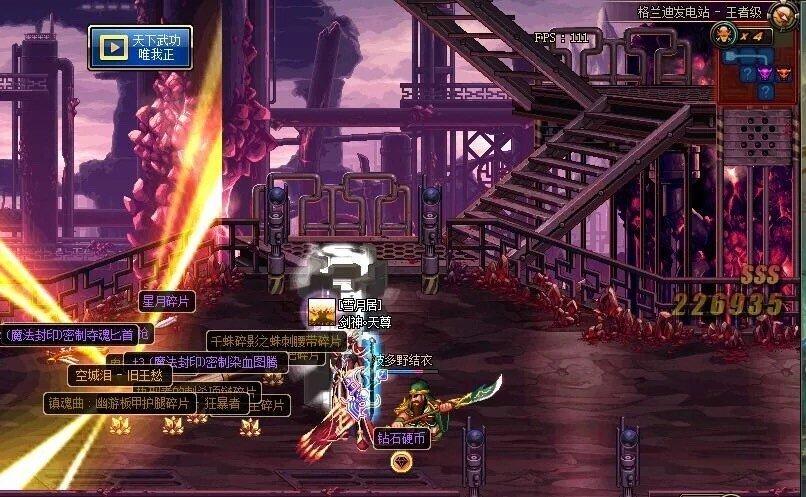Select the purple demon room on the minimap

click(x=765, y=73)
